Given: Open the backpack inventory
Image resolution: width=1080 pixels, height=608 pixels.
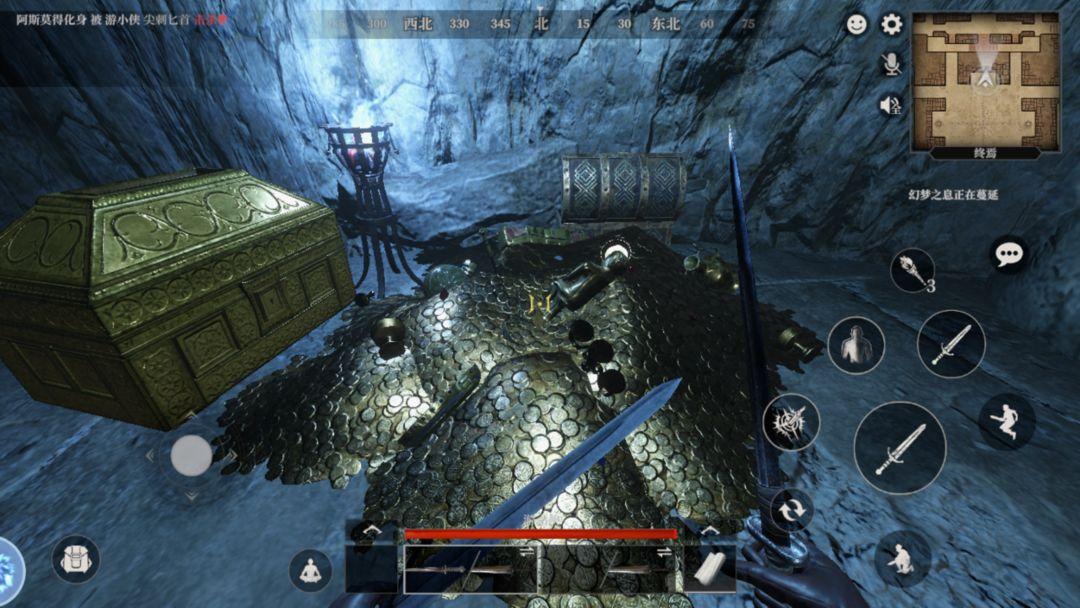Looking at the screenshot, I should (76, 559).
